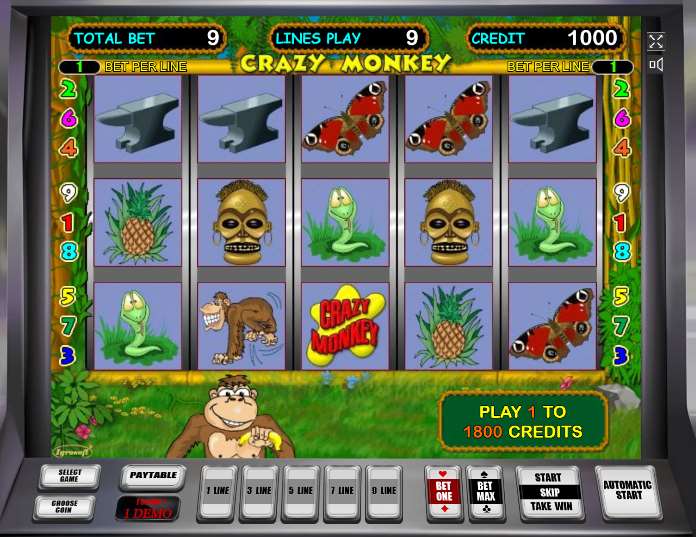
Task: Toggle fullscreen with the arrows icon
Action: [x=656, y=41]
